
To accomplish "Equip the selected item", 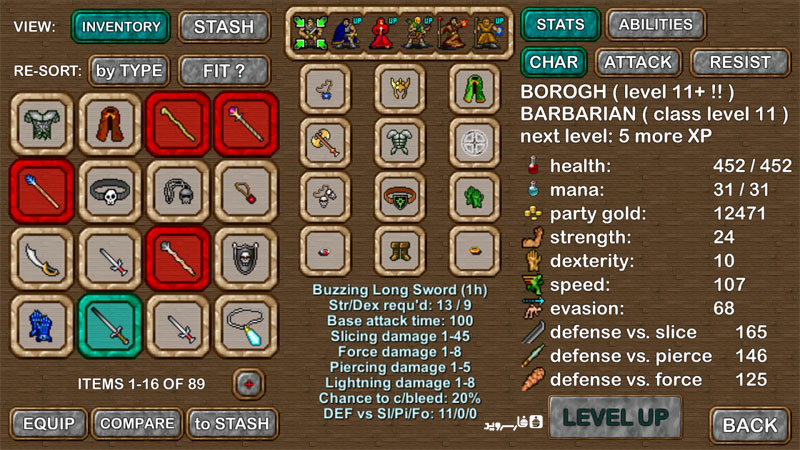I will point(48,423).
